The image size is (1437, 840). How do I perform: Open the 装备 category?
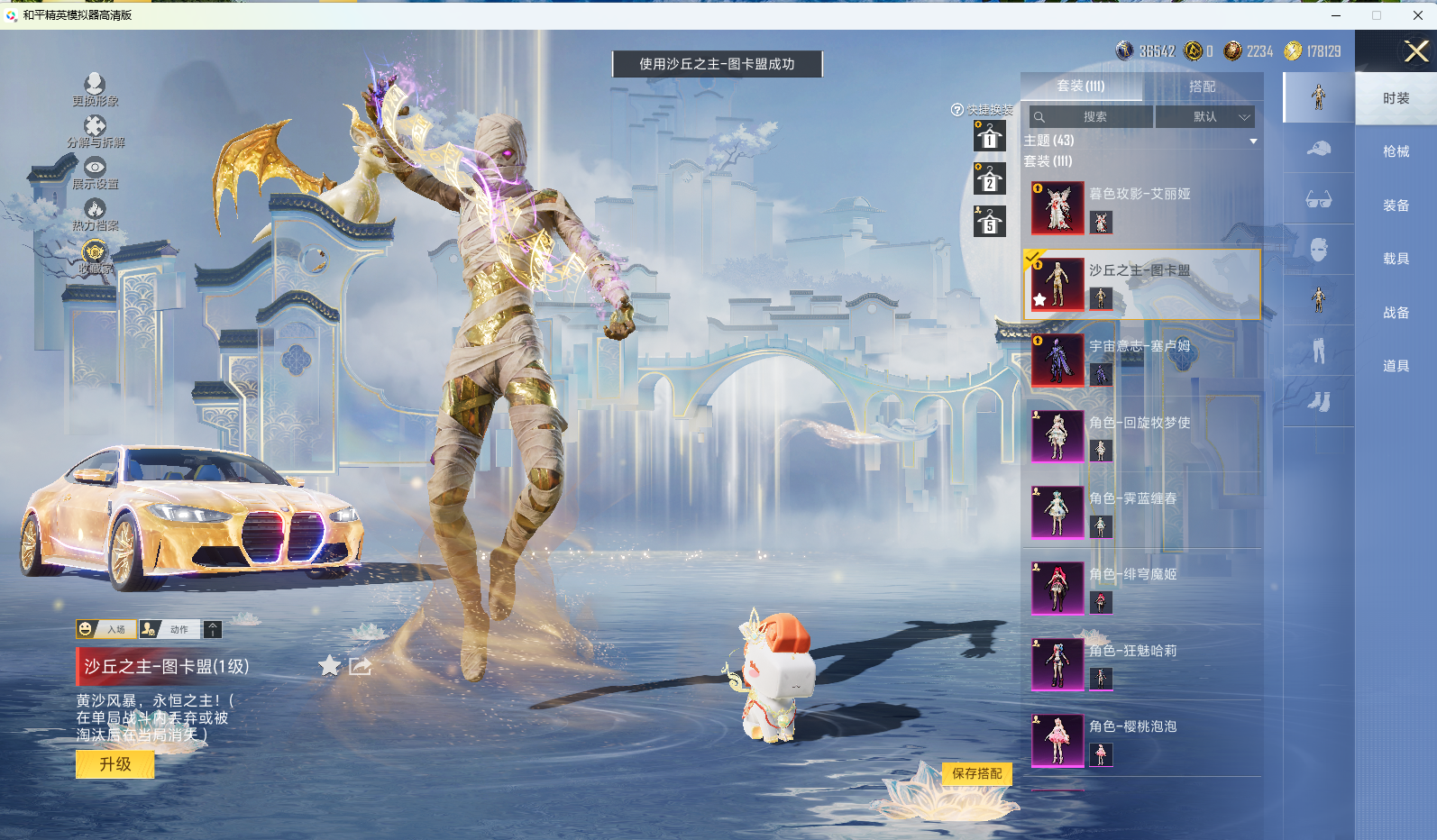[x=1396, y=205]
